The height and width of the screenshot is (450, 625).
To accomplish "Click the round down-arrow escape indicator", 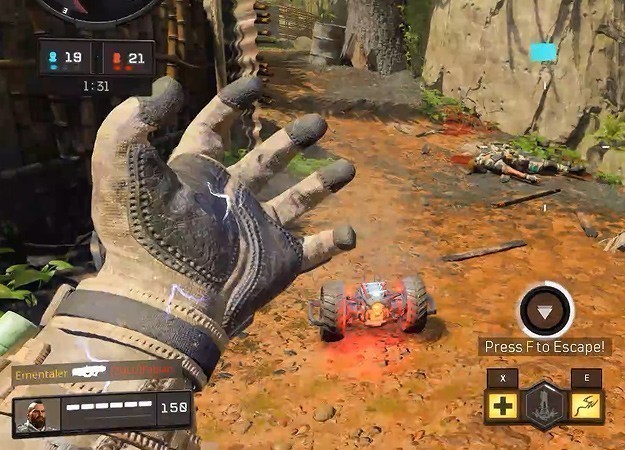I will 544,311.
